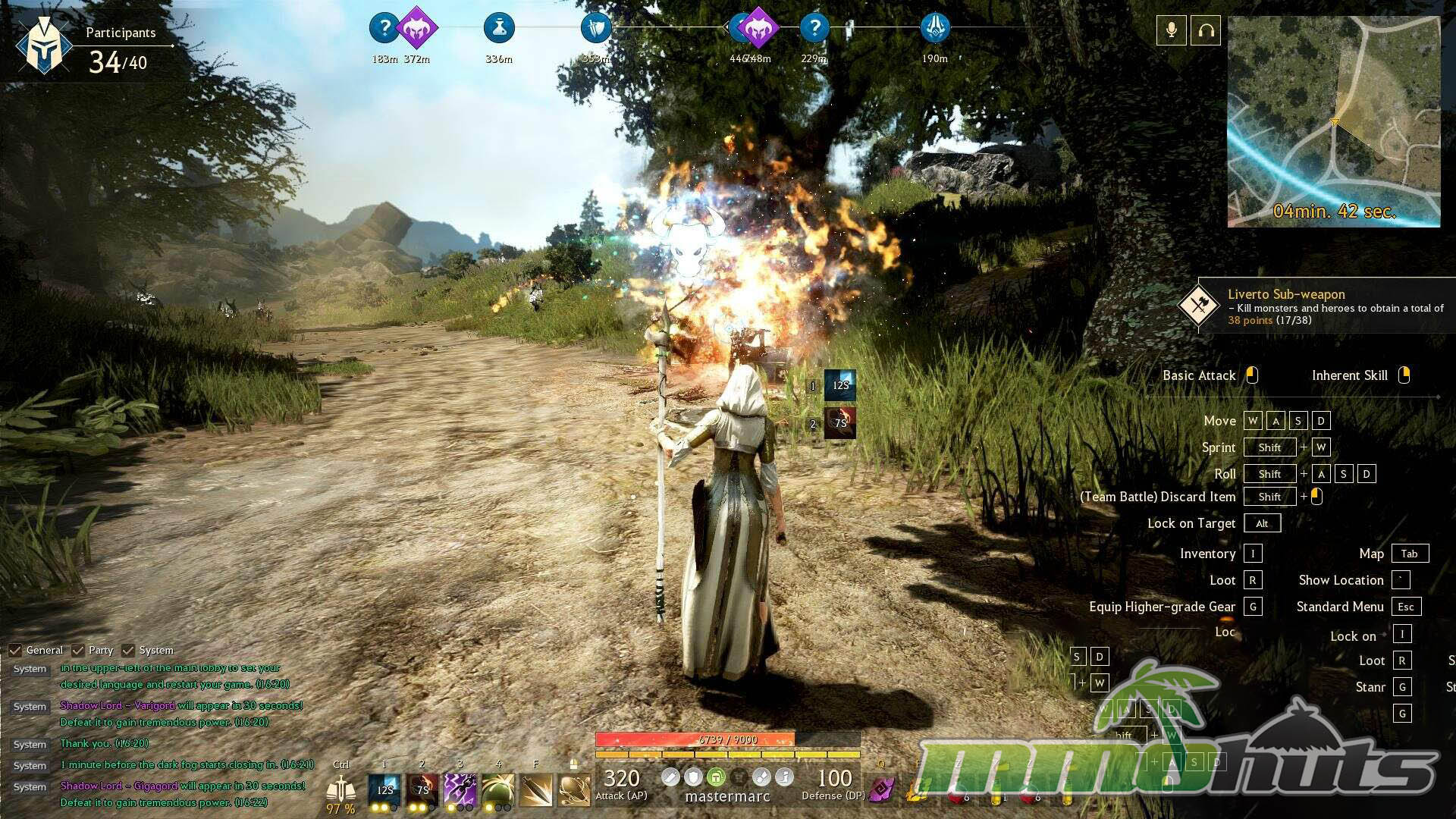Toggle the microphone voice chat button
Image resolution: width=1456 pixels, height=819 pixels.
[1171, 30]
